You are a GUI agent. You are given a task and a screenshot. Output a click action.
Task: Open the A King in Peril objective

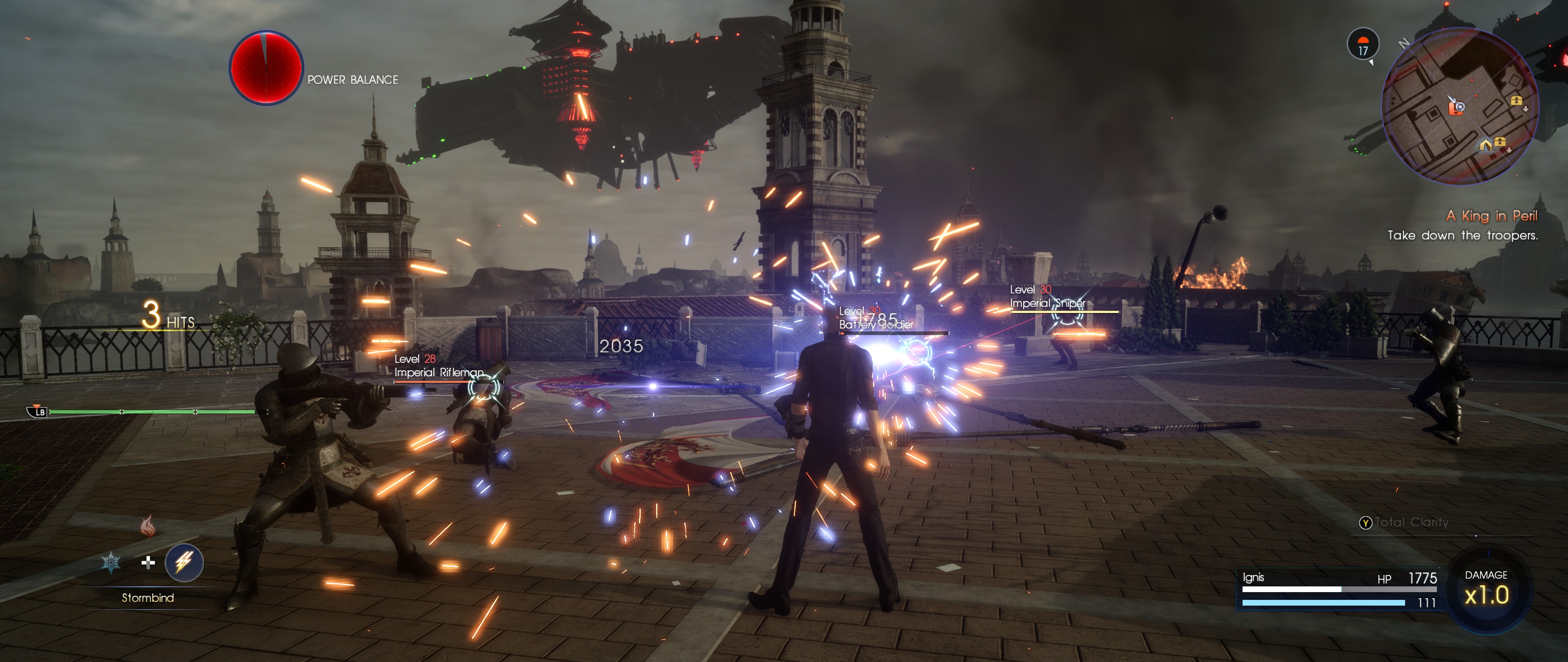(x=1491, y=216)
